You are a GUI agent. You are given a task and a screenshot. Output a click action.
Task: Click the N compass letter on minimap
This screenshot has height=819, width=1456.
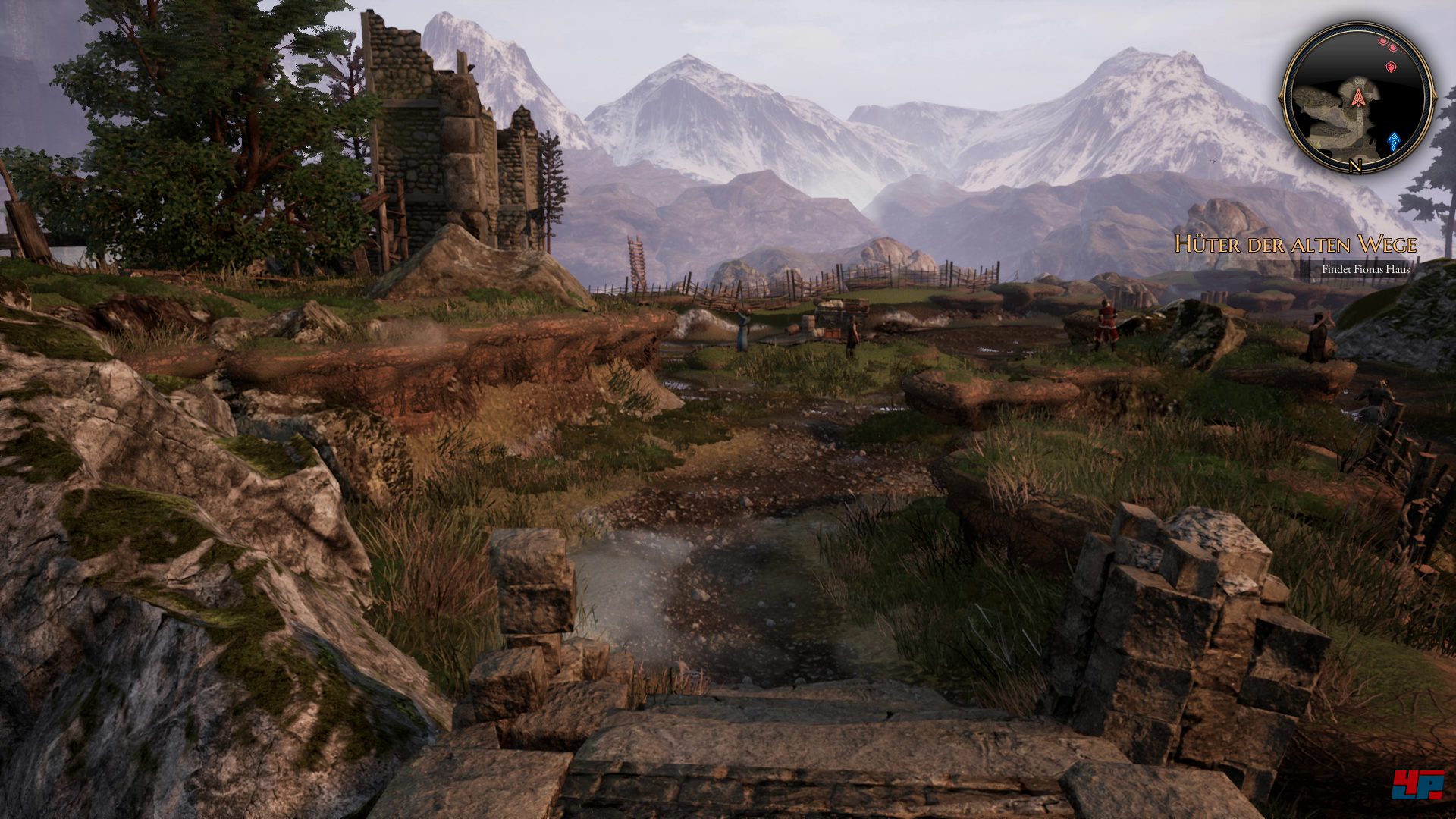[1355, 167]
